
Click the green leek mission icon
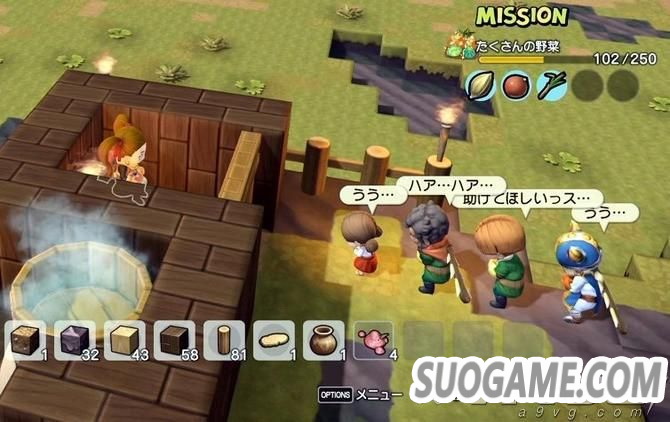point(551,86)
